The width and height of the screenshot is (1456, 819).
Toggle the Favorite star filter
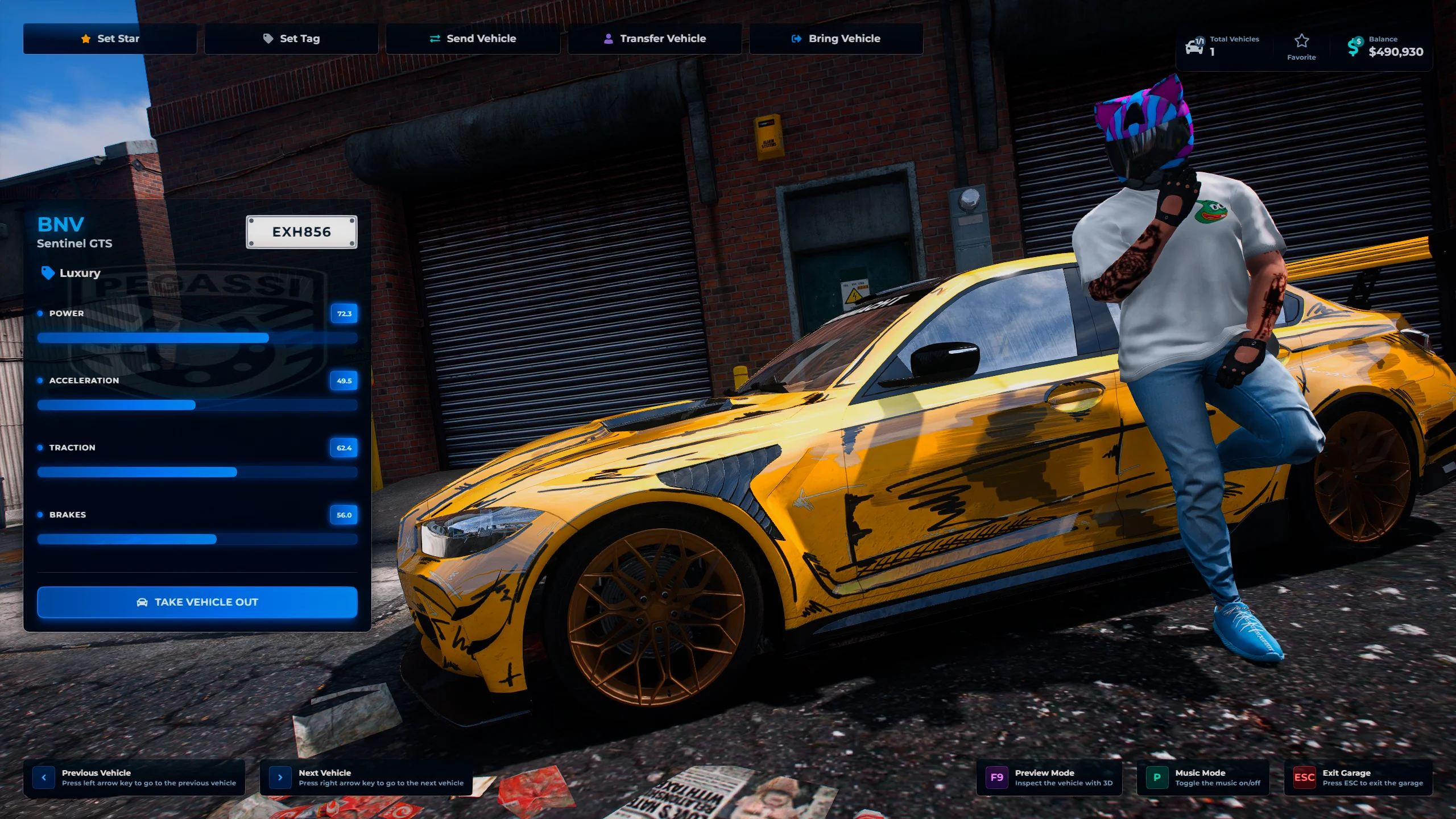1301,47
